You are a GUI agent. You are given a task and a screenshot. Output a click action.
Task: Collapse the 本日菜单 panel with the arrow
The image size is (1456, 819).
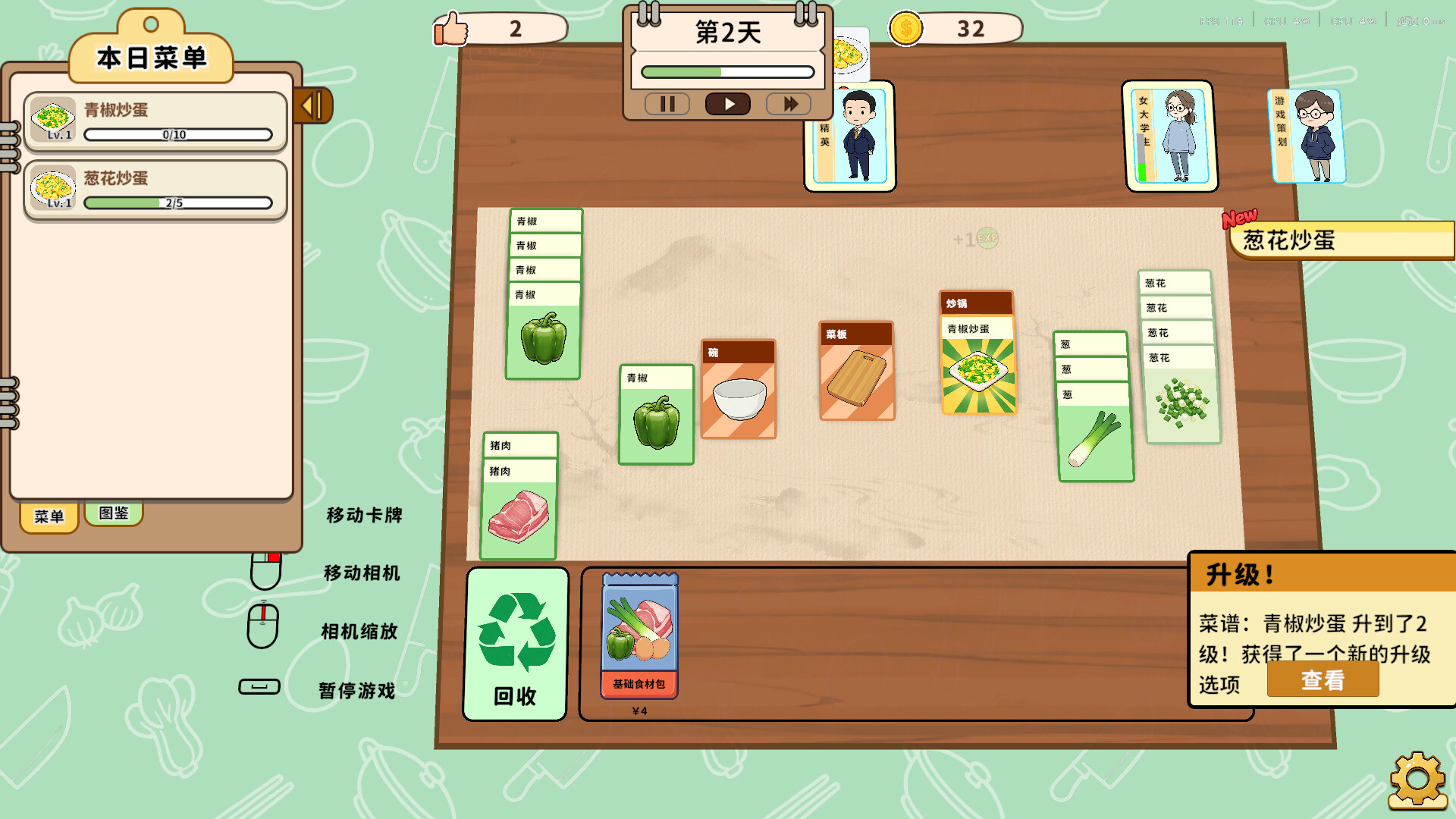click(x=312, y=106)
